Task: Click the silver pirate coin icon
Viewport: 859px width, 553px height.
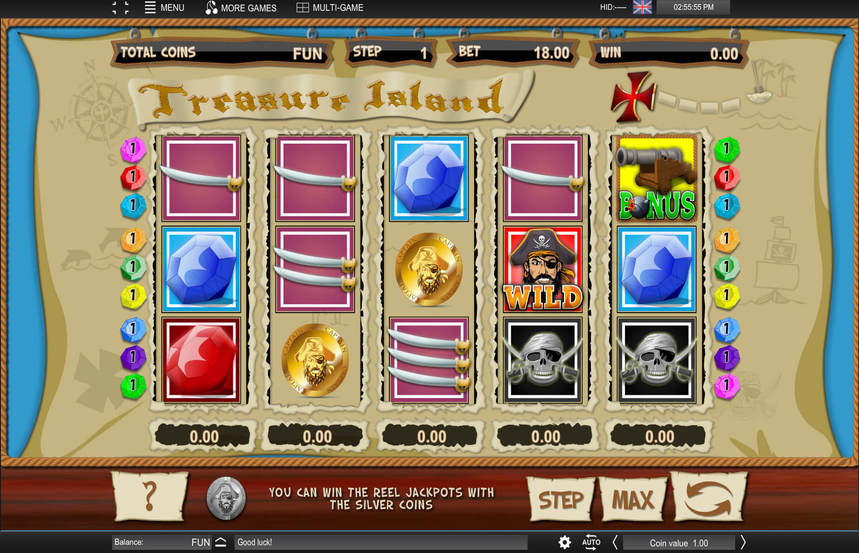Action: pos(225,498)
